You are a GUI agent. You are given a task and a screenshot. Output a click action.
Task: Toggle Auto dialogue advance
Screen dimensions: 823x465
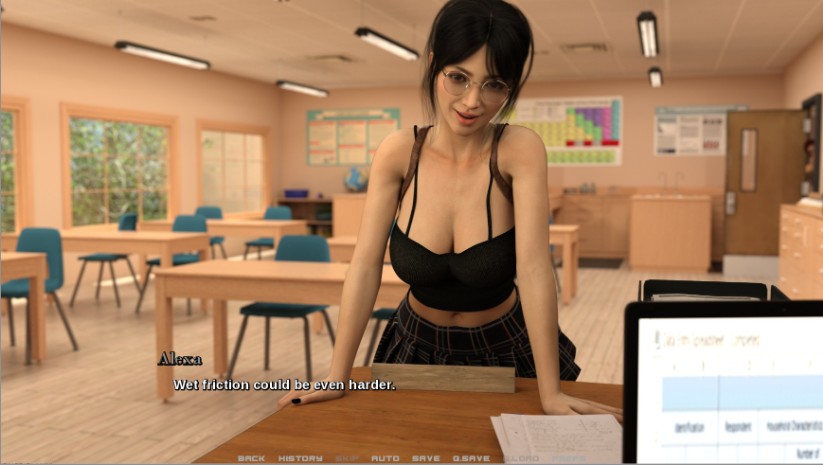385,458
